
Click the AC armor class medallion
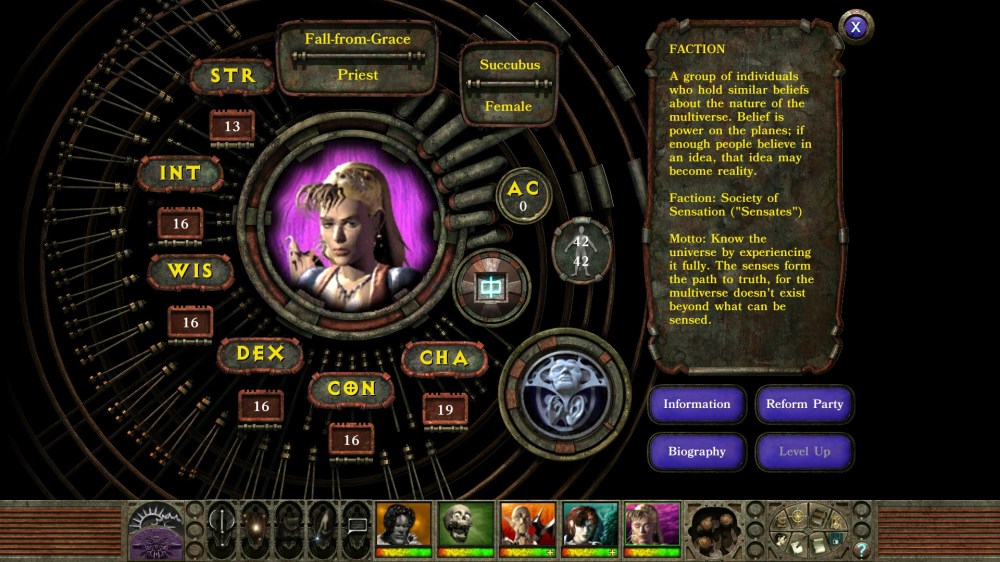(x=523, y=196)
